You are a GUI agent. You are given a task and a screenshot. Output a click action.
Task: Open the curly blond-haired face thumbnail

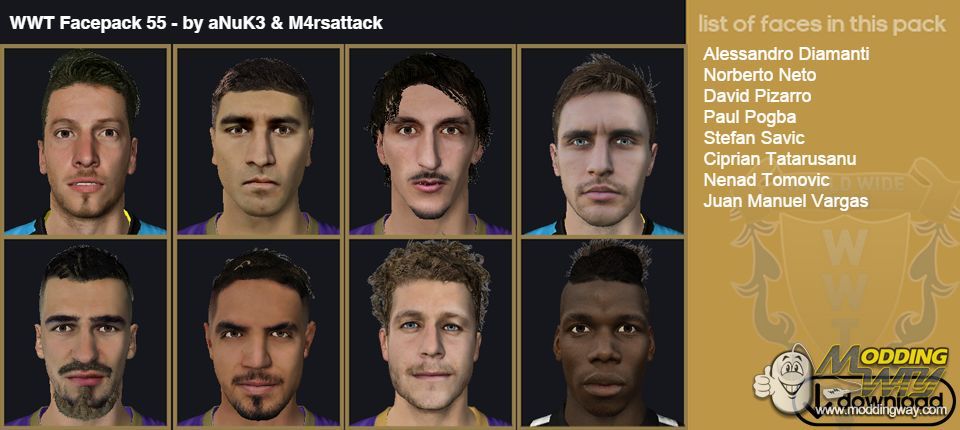(x=429, y=333)
